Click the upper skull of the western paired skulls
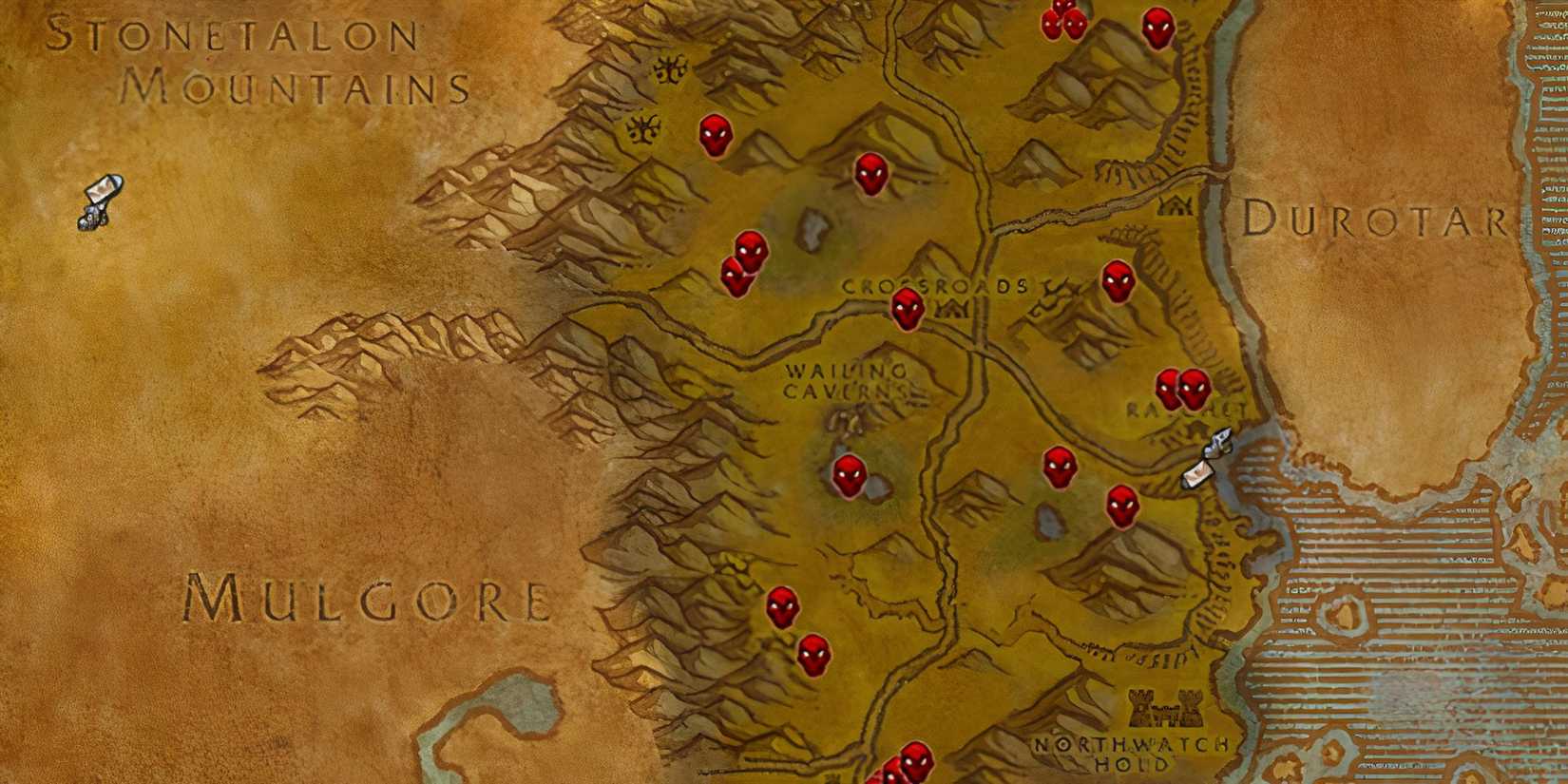The width and height of the screenshot is (1568, 784). 751,249
